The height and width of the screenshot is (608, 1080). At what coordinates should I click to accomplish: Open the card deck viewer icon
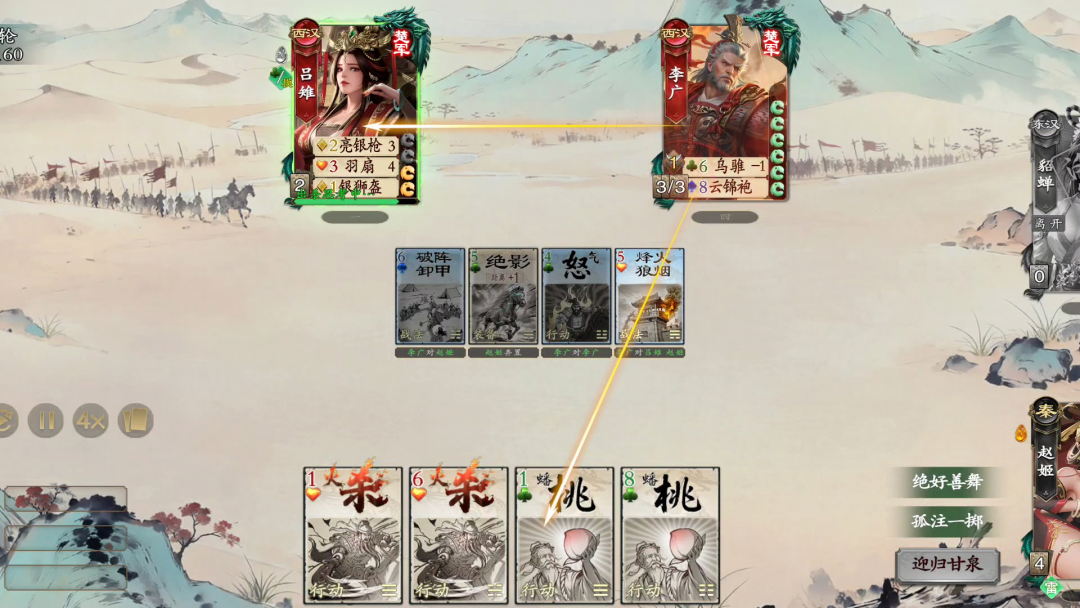click(135, 421)
